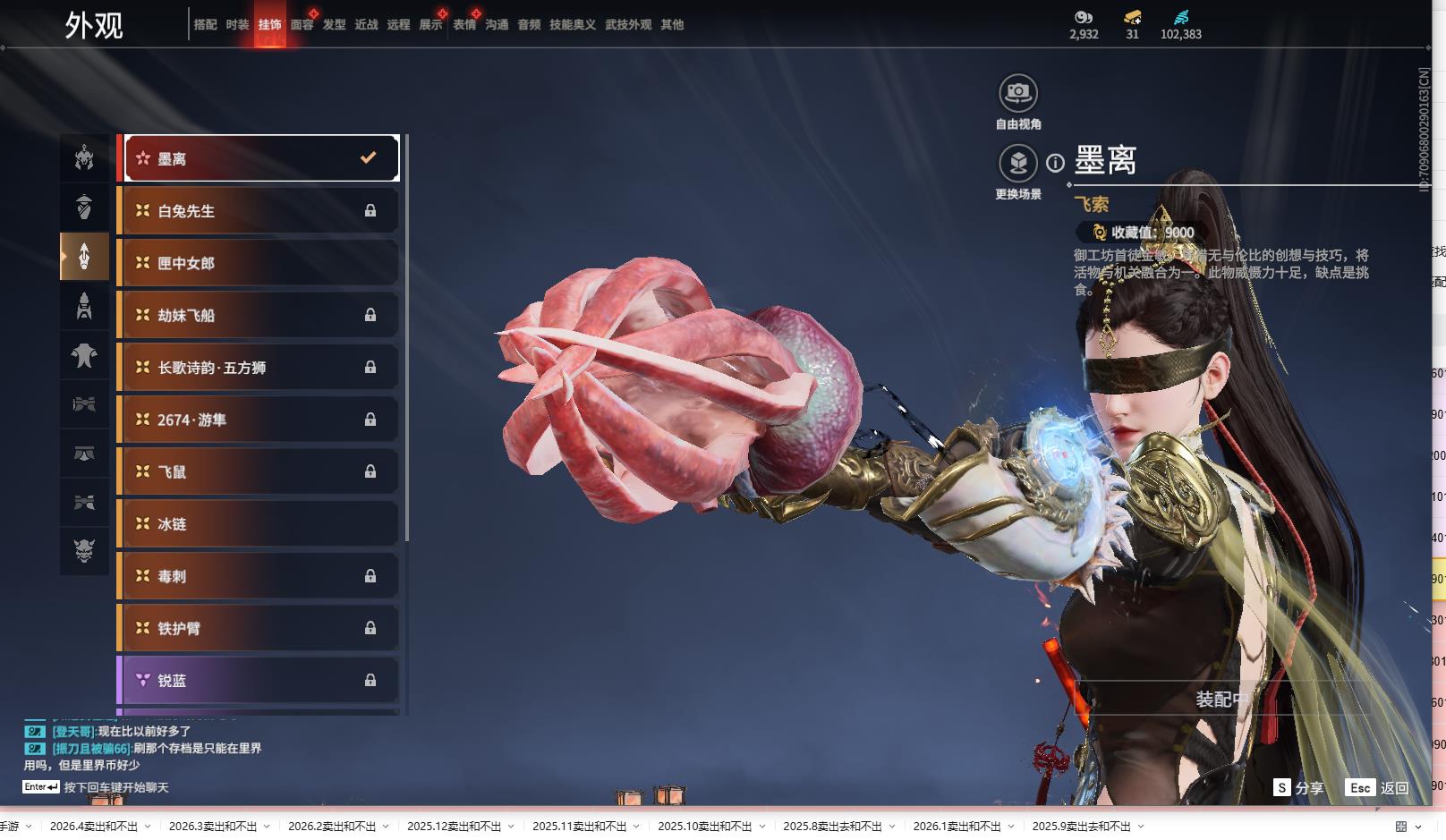Choose the 2674·游隼 accessory
The width and height of the screenshot is (1446, 840).
(259, 420)
